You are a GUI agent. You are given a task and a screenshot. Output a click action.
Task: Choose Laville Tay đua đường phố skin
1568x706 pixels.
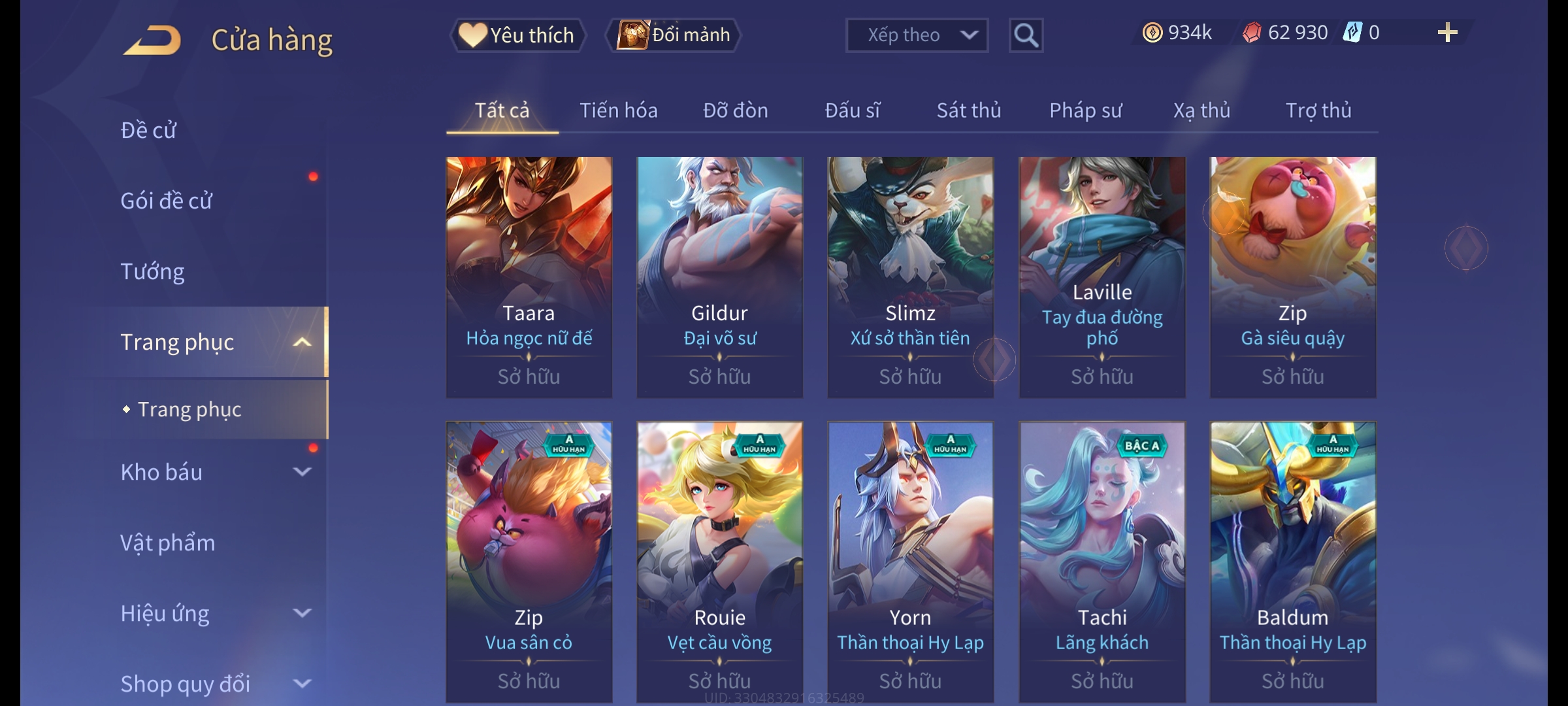coord(1102,276)
